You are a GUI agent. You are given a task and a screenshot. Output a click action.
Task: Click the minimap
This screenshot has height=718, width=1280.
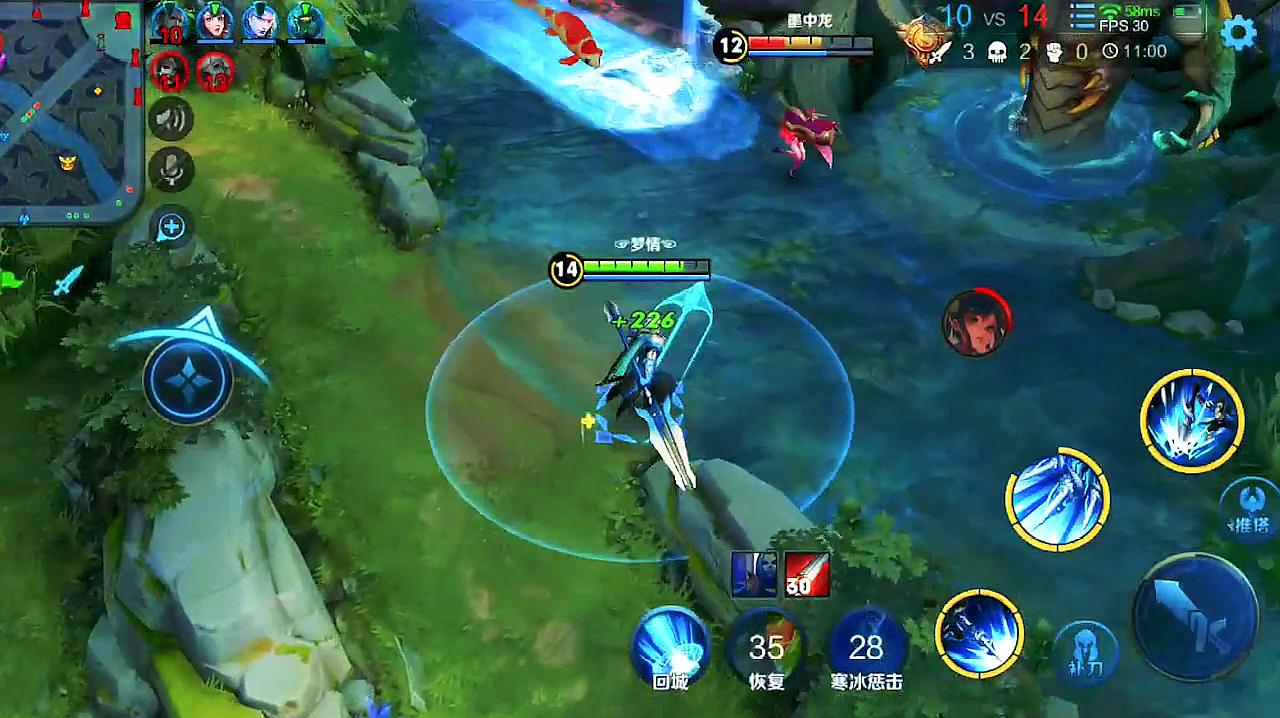click(x=68, y=108)
